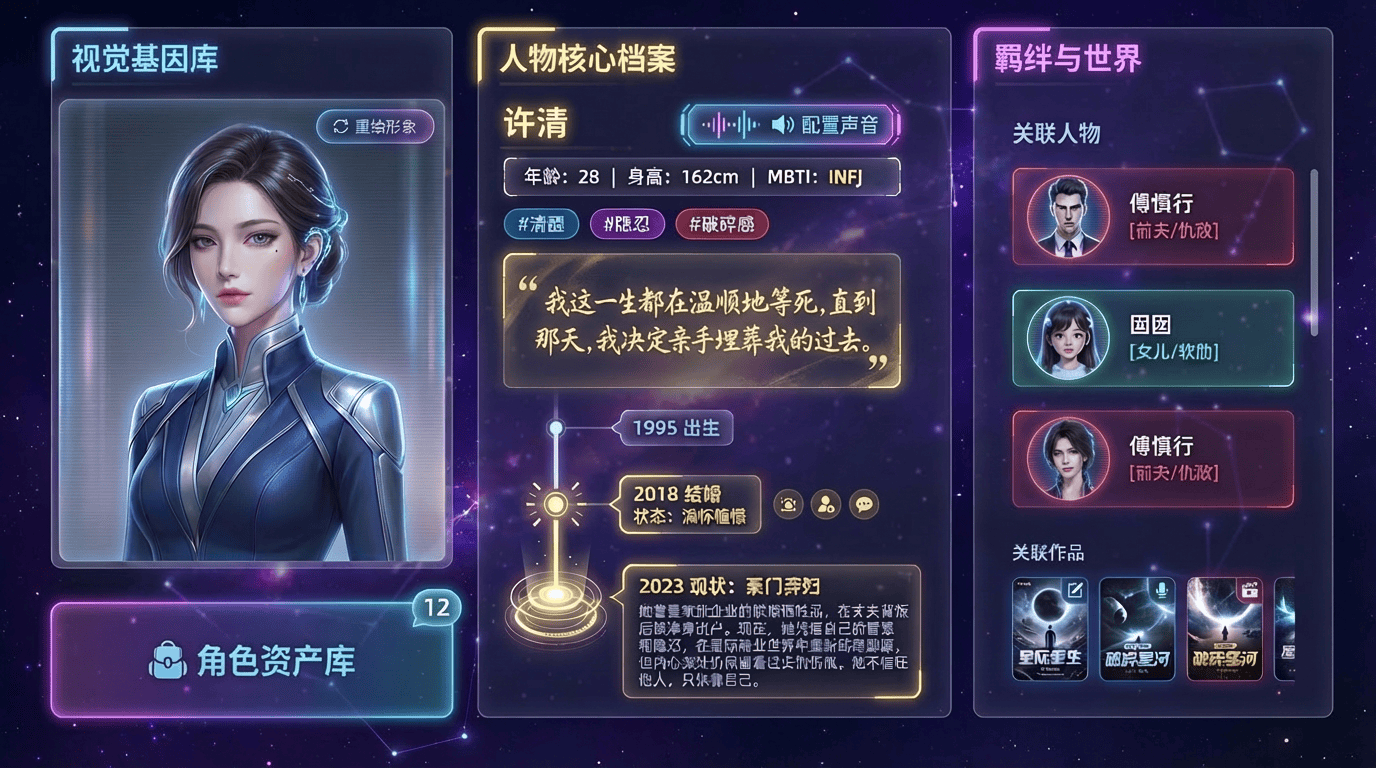Open the chat bubble icon on the timeline
This screenshot has width=1376, height=768.
862,504
